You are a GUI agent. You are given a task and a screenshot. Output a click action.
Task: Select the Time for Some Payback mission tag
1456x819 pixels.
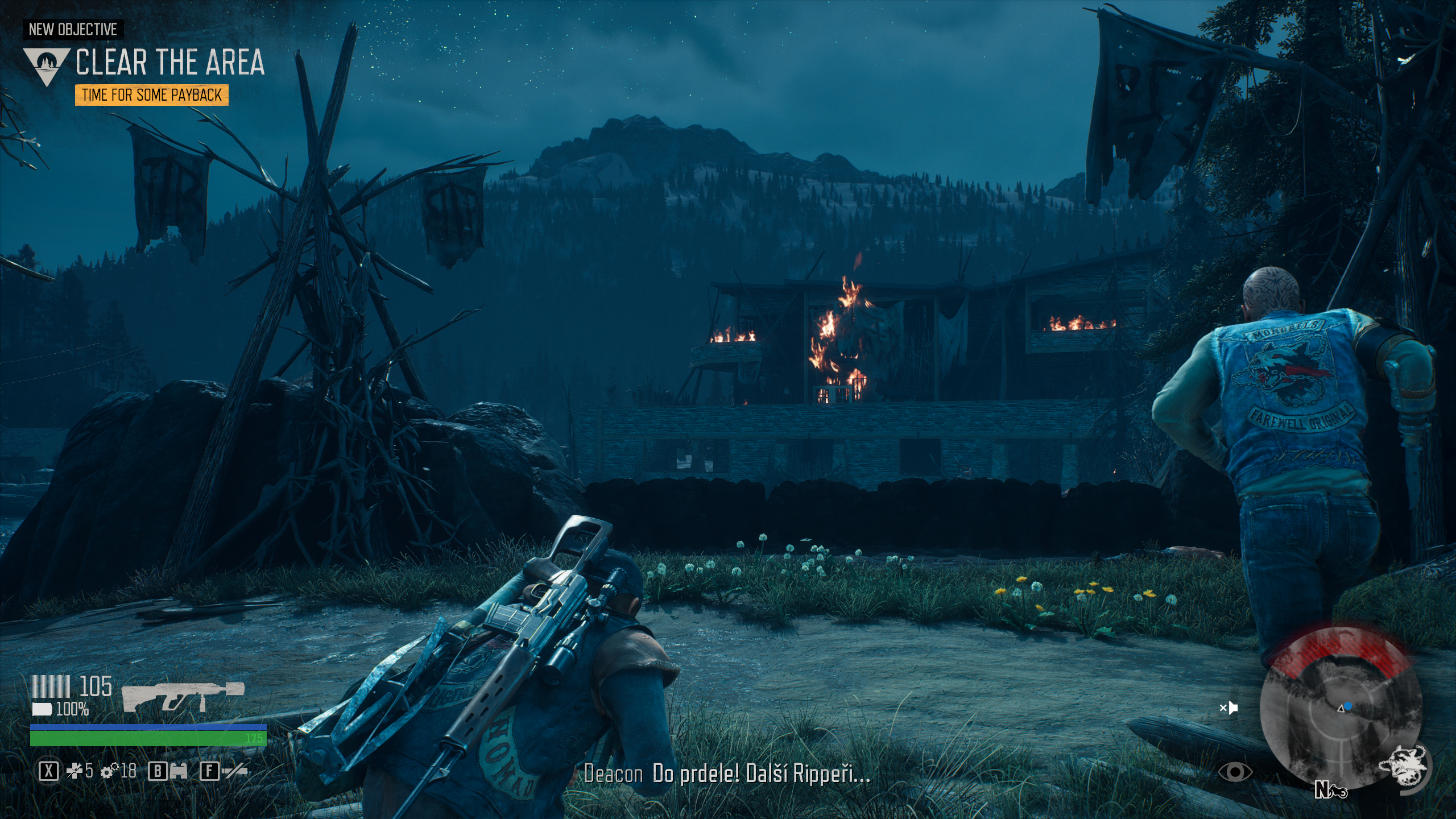point(151,95)
